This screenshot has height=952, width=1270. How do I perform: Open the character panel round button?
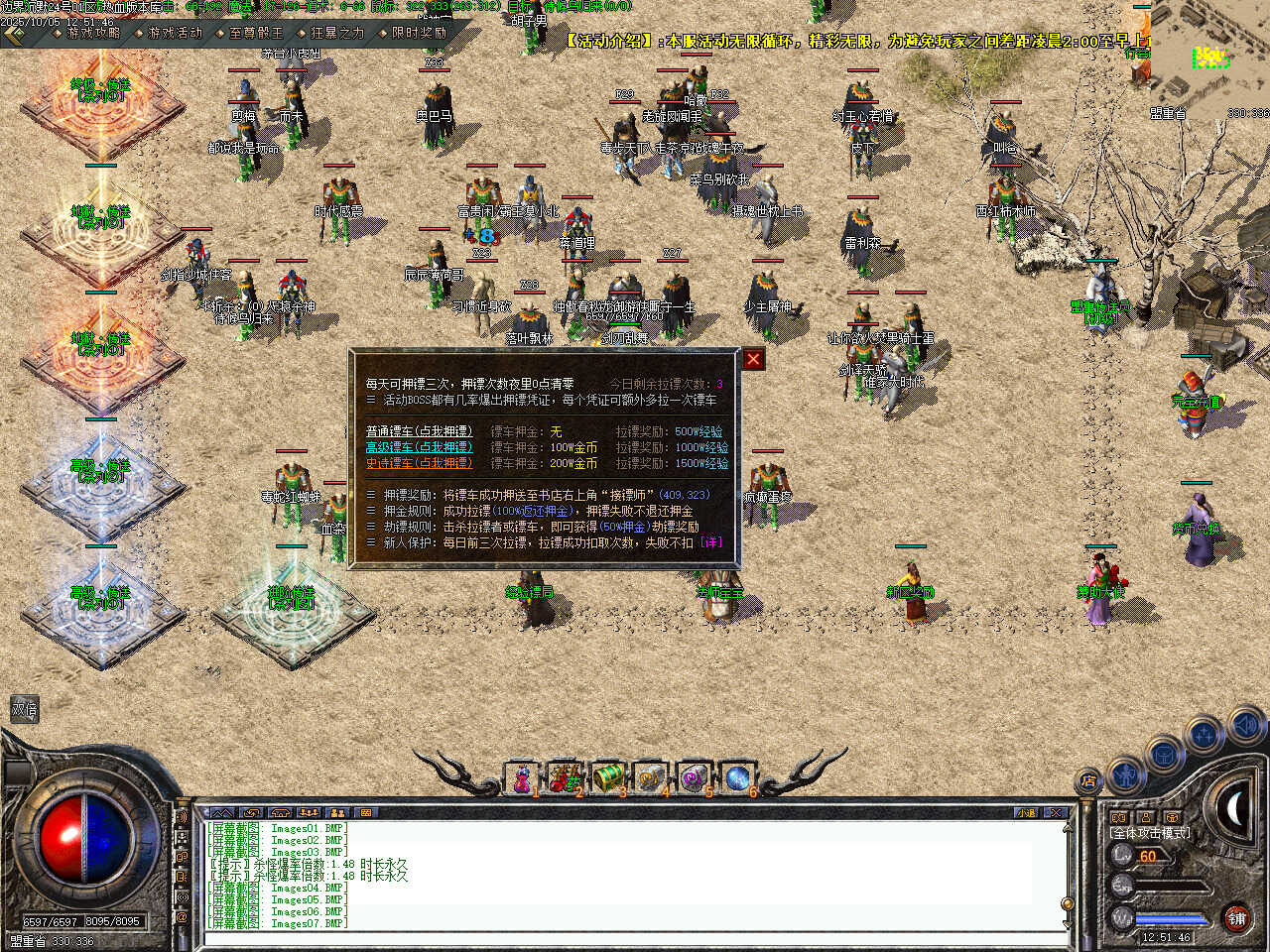pyautogui.click(x=1125, y=772)
